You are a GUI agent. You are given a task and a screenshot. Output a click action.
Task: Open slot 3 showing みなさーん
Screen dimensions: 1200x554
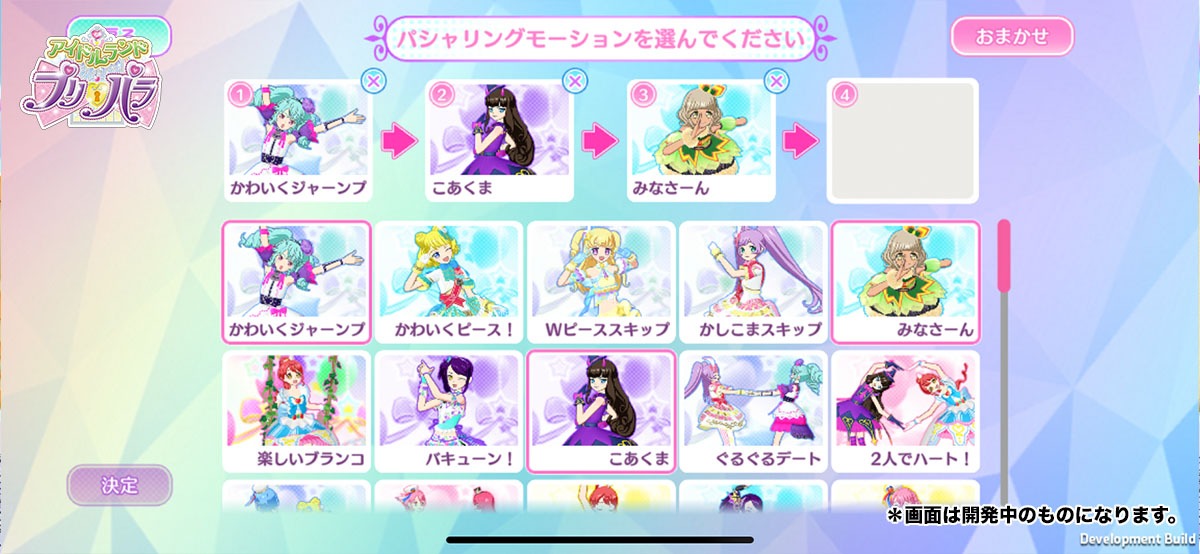[x=701, y=140]
